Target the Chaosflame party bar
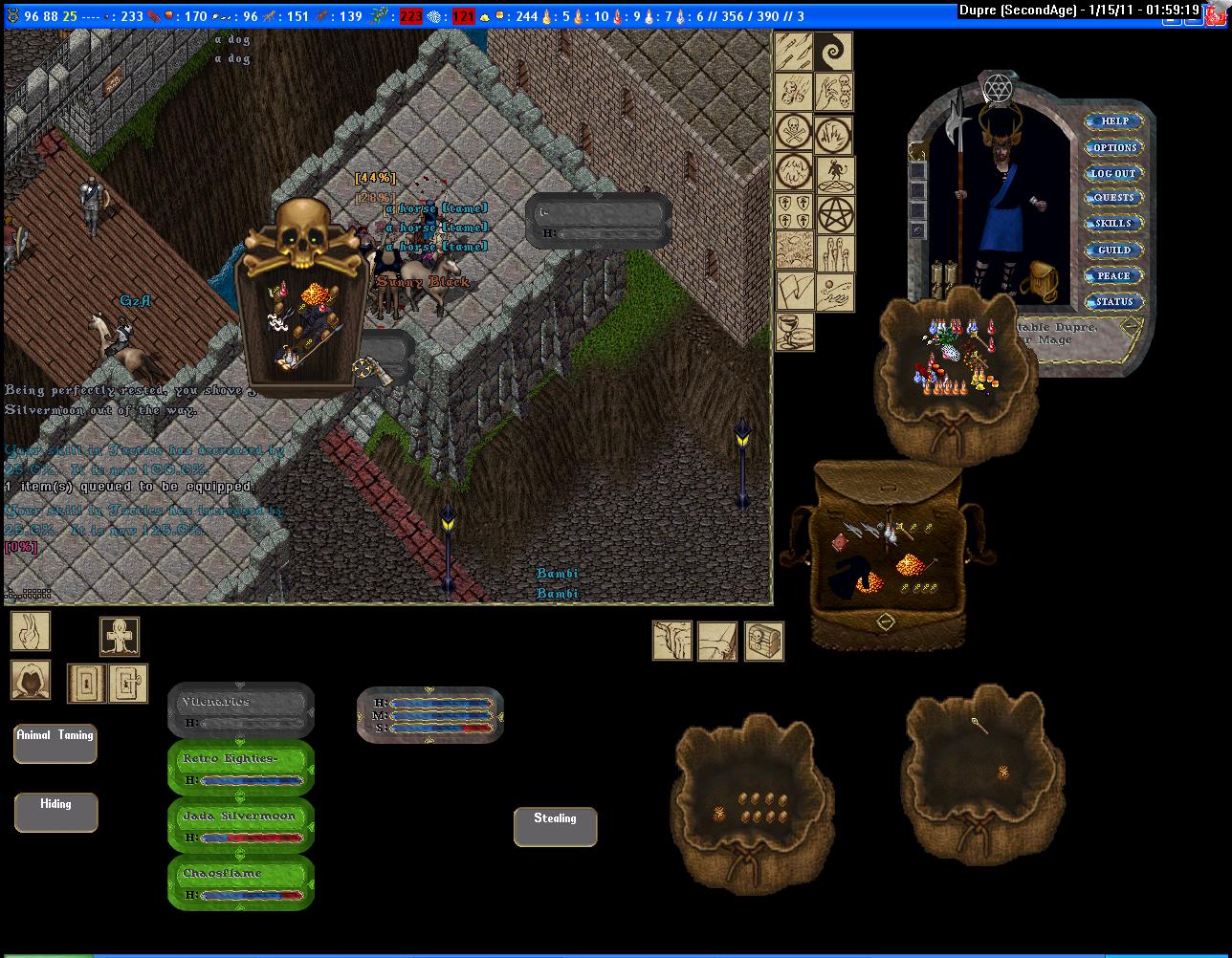 coord(241,882)
